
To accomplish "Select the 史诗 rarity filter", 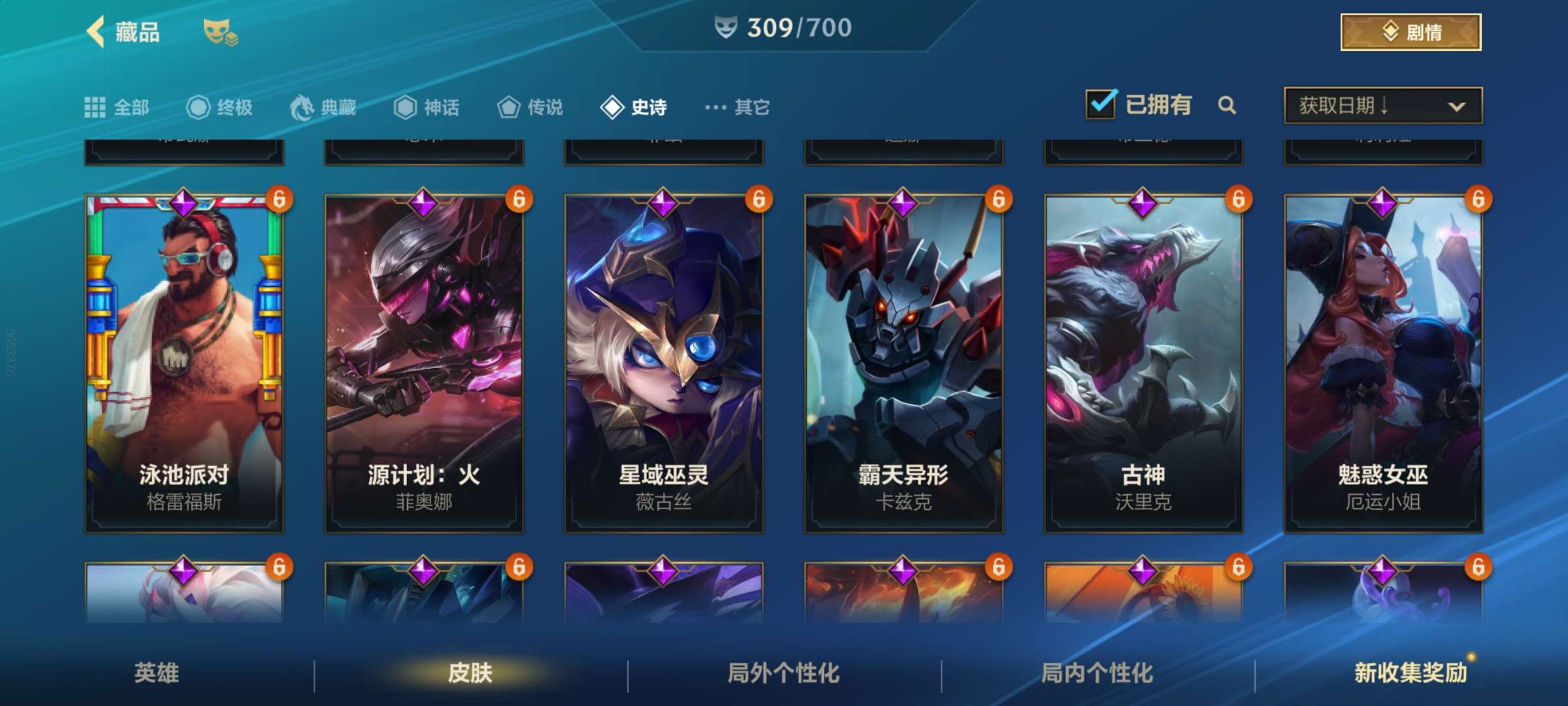I will (x=634, y=107).
